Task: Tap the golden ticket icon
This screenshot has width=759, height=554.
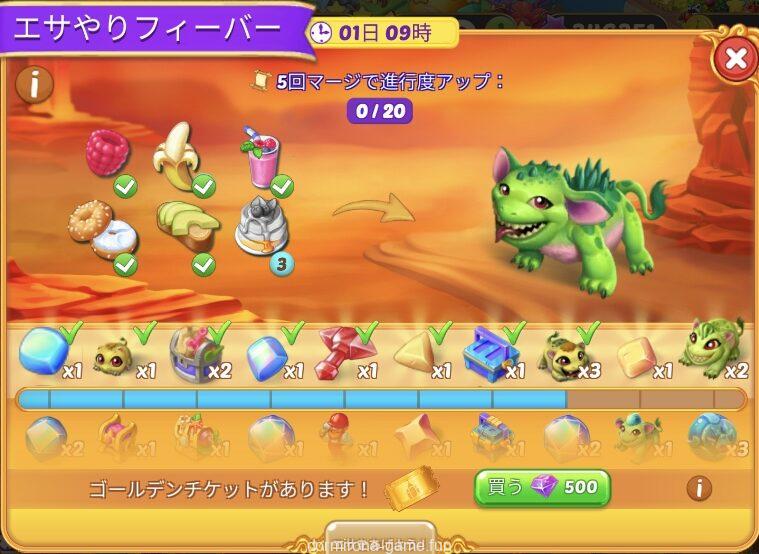Action: (411, 489)
